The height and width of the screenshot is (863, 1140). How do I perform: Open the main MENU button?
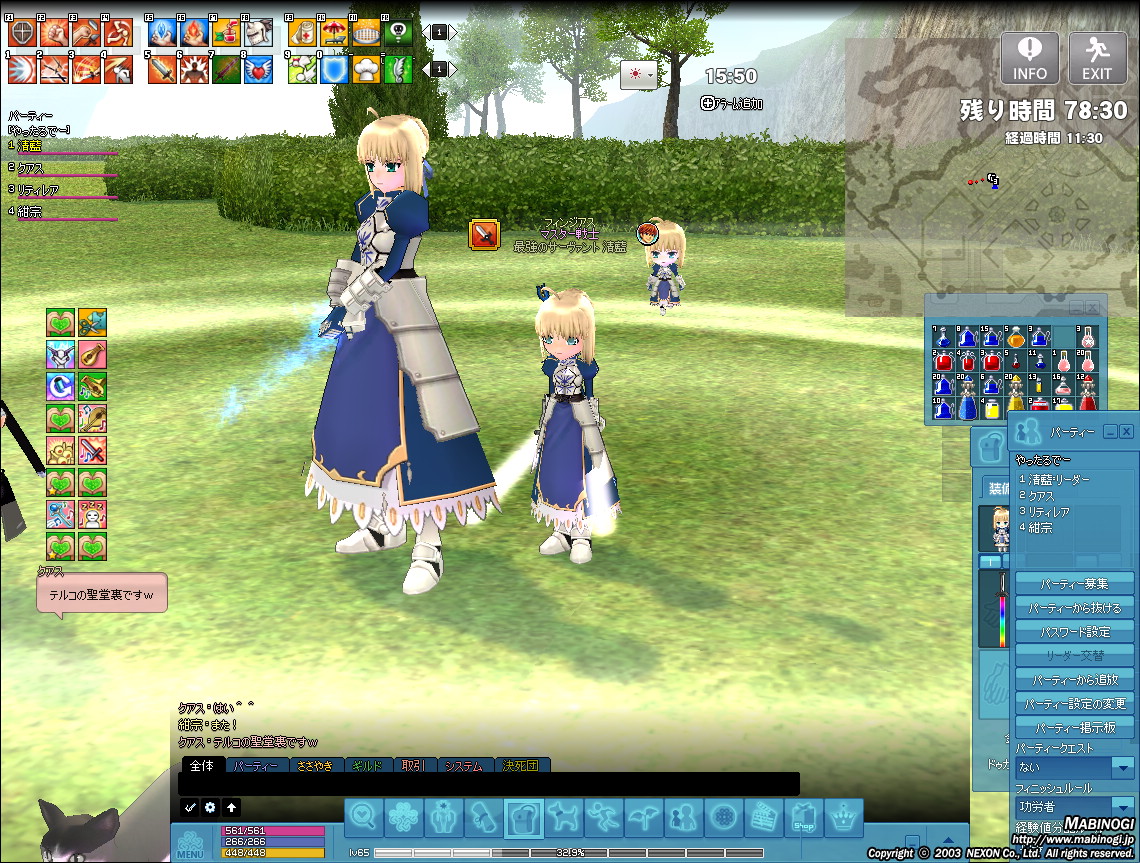pyautogui.click(x=190, y=844)
